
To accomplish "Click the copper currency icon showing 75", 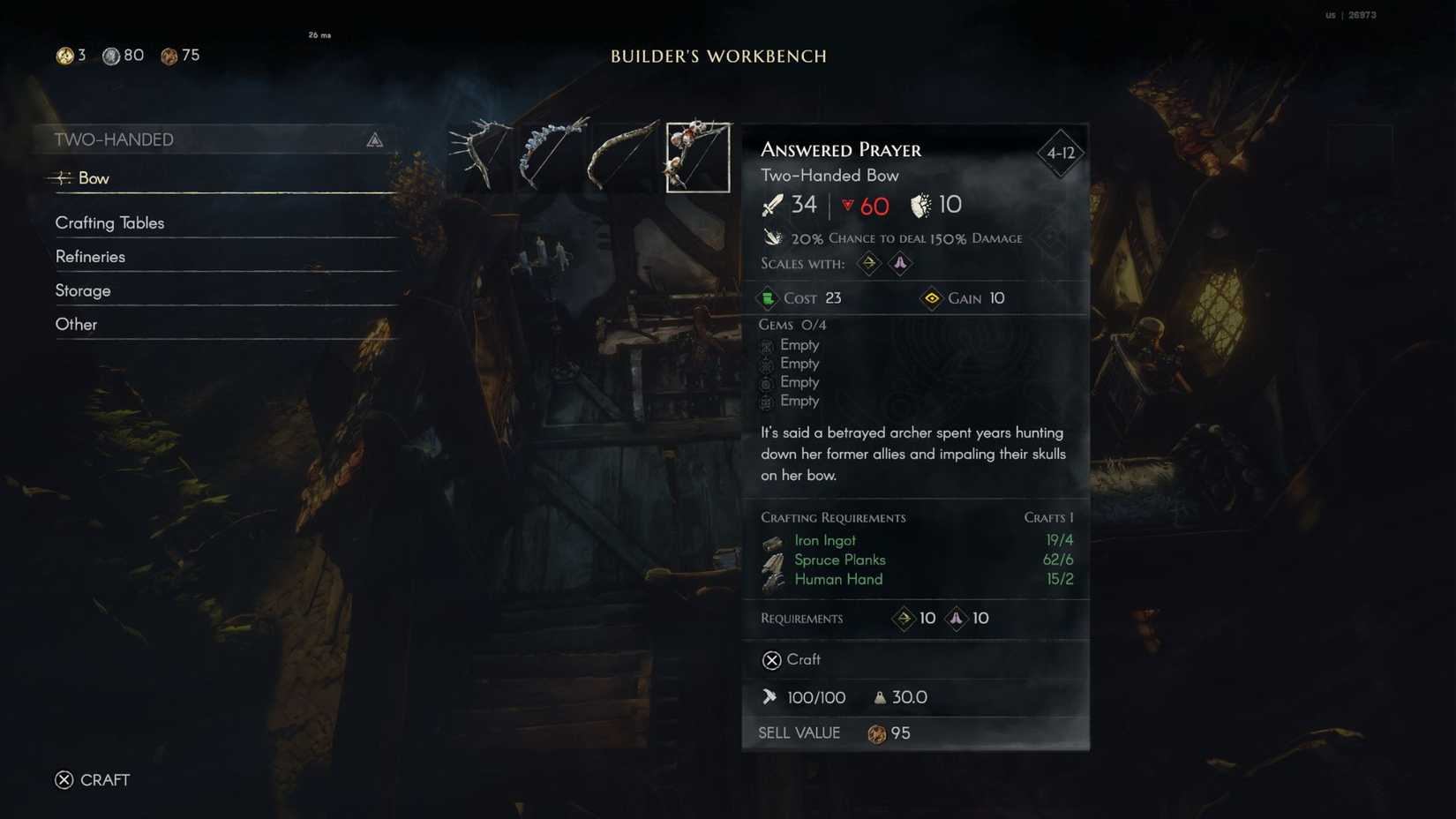I will 169,55.
